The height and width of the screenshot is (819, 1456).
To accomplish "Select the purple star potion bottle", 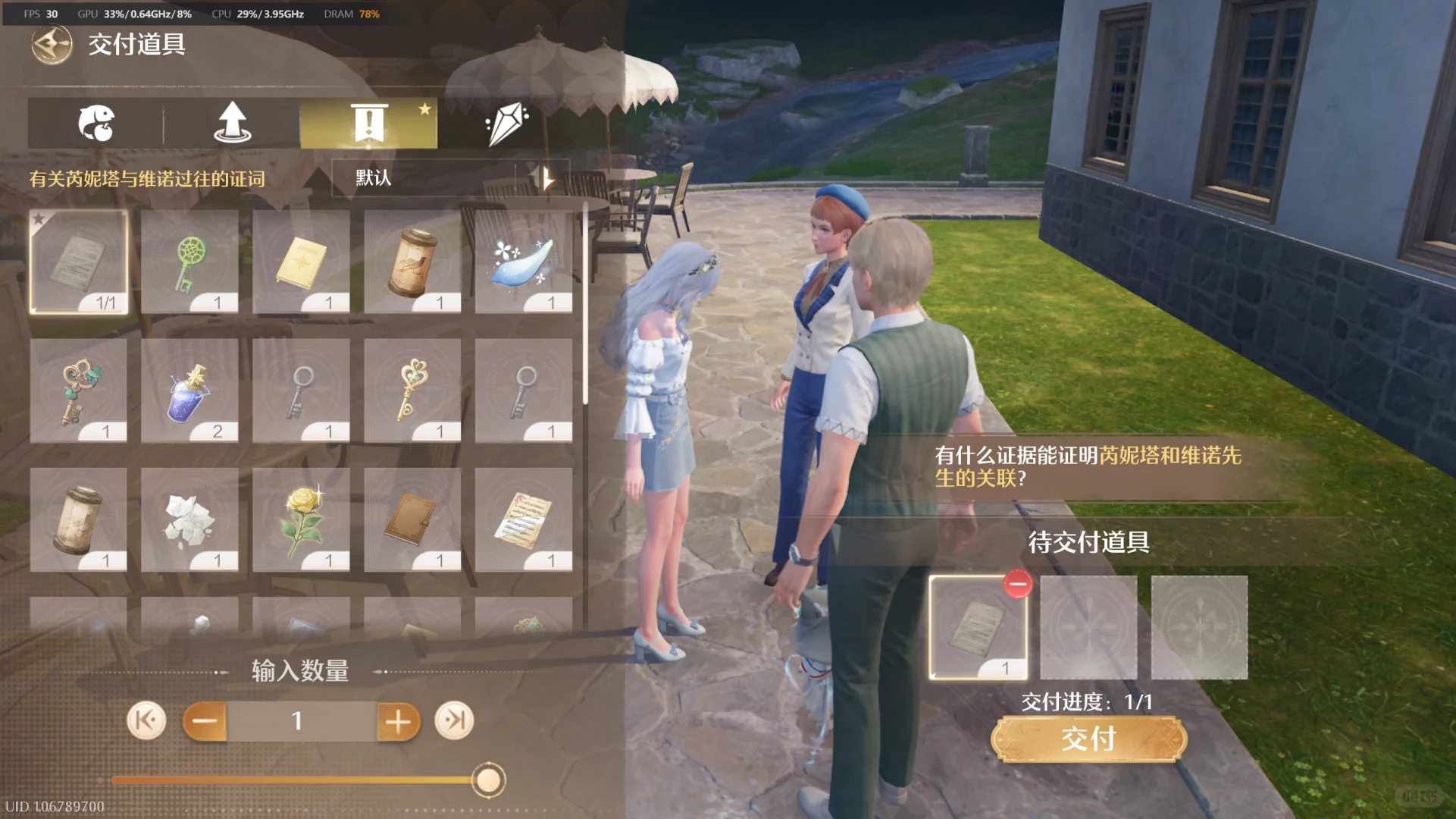I will click(189, 391).
